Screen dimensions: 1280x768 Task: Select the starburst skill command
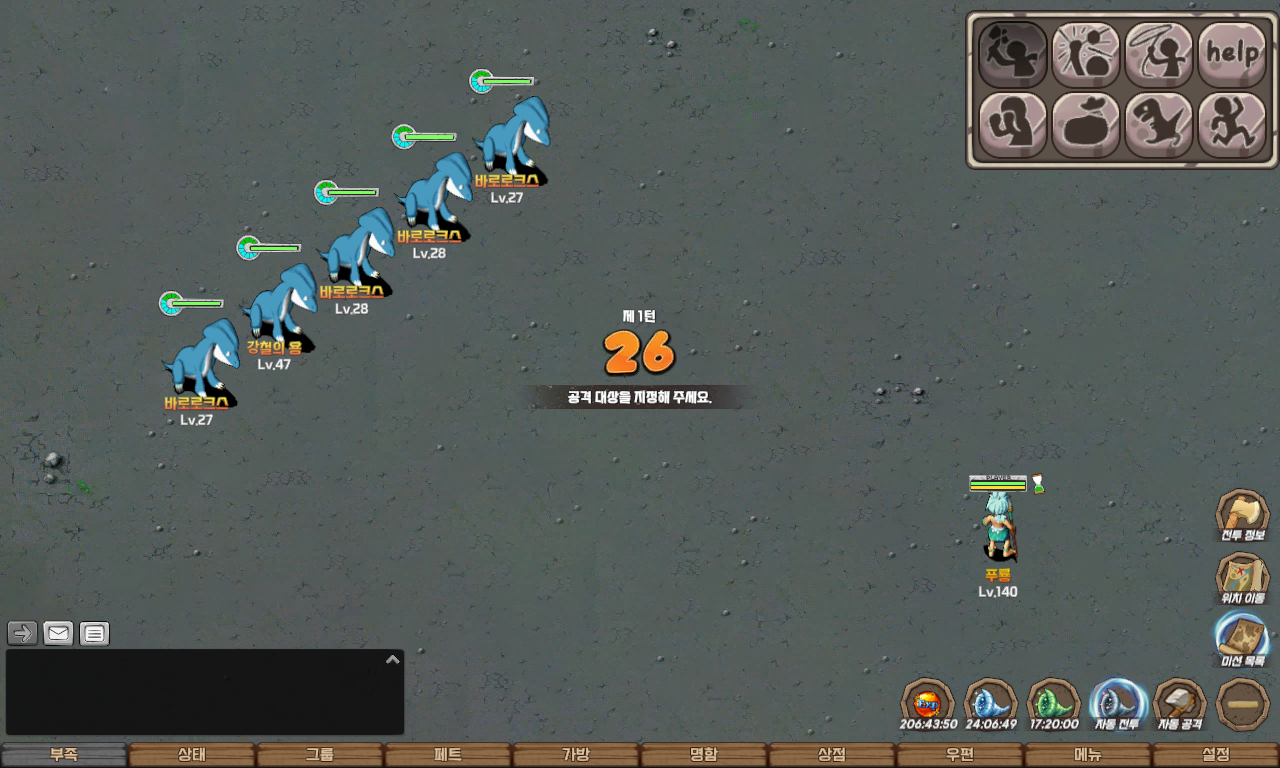[x=1085, y=54]
